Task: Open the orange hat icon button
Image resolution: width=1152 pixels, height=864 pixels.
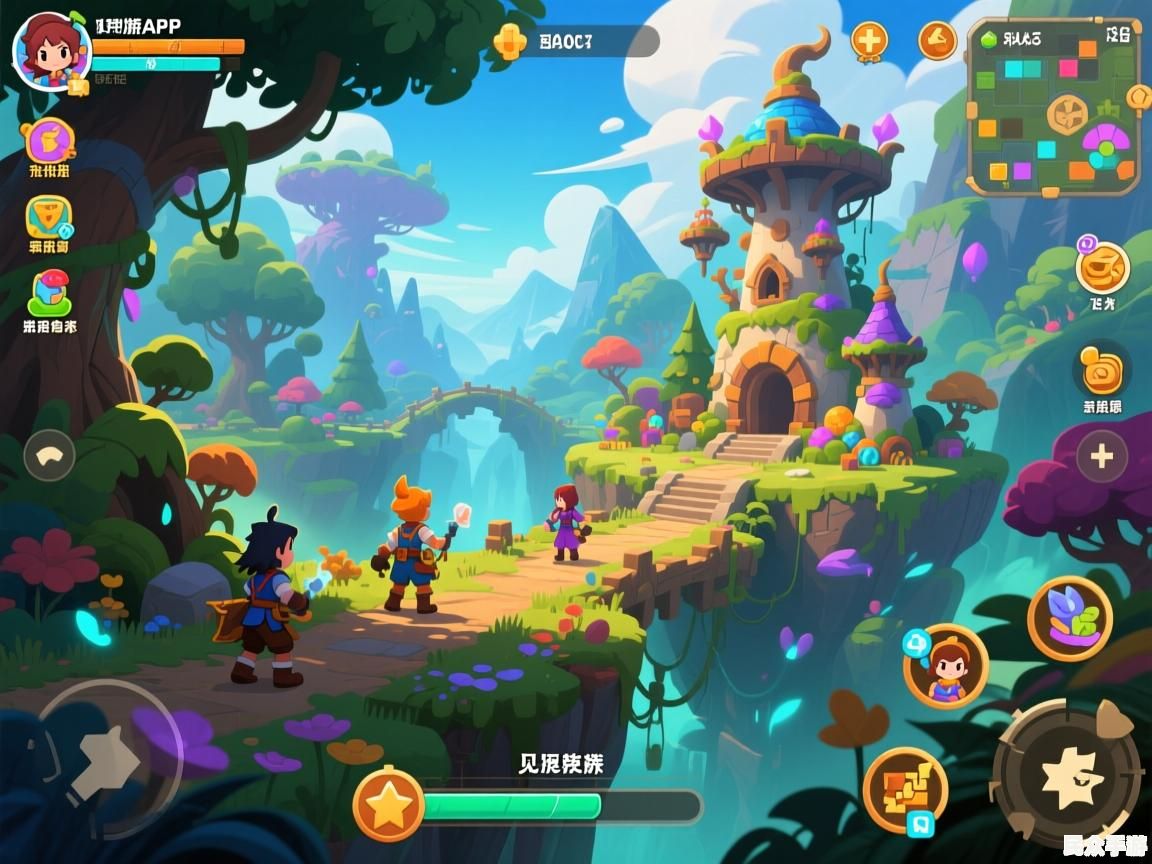Action: (x=937, y=41)
